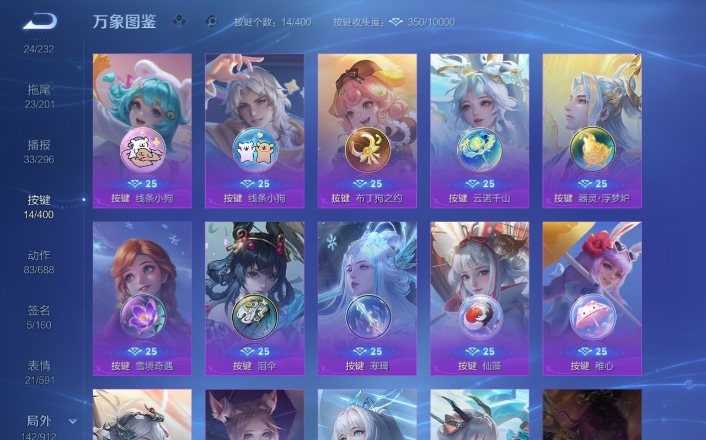Open the 播报 category tab
This screenshot has width=706, height=440.
click(39, 150)
